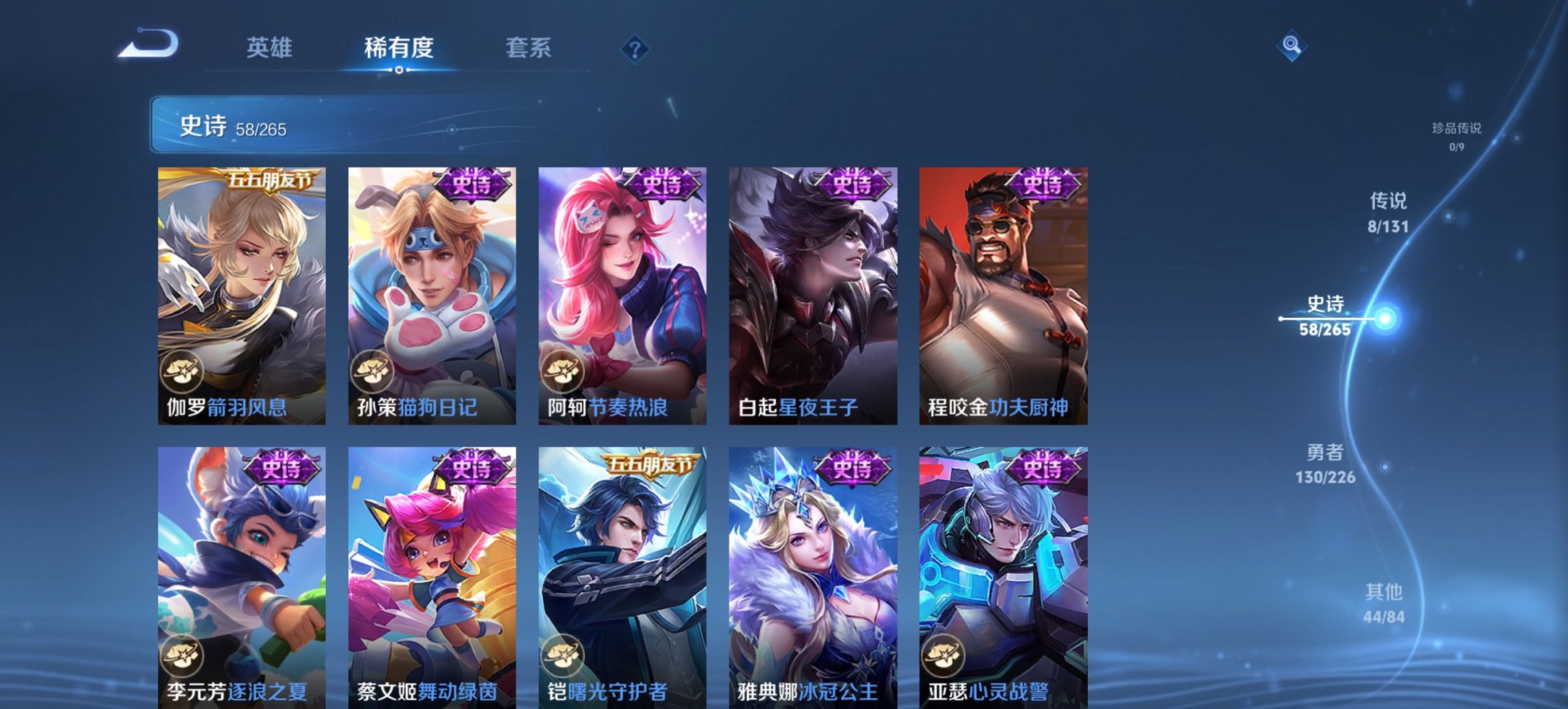This screenshot has height=709, width=1568.
Task: Click the 雅典娜冰冠公主 skin name
Action: pos(808,692)
